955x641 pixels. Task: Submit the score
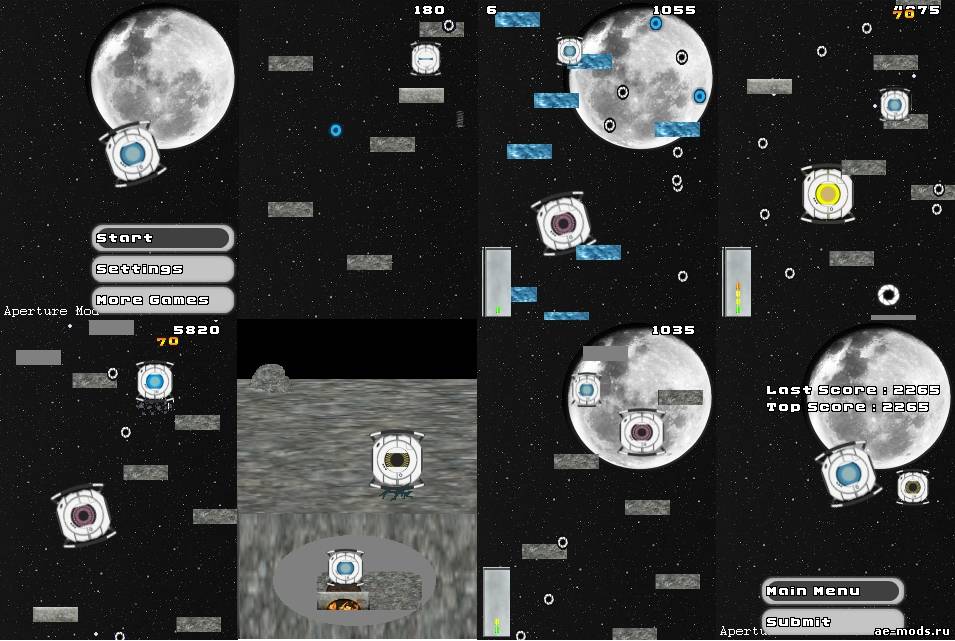[832, 621]
